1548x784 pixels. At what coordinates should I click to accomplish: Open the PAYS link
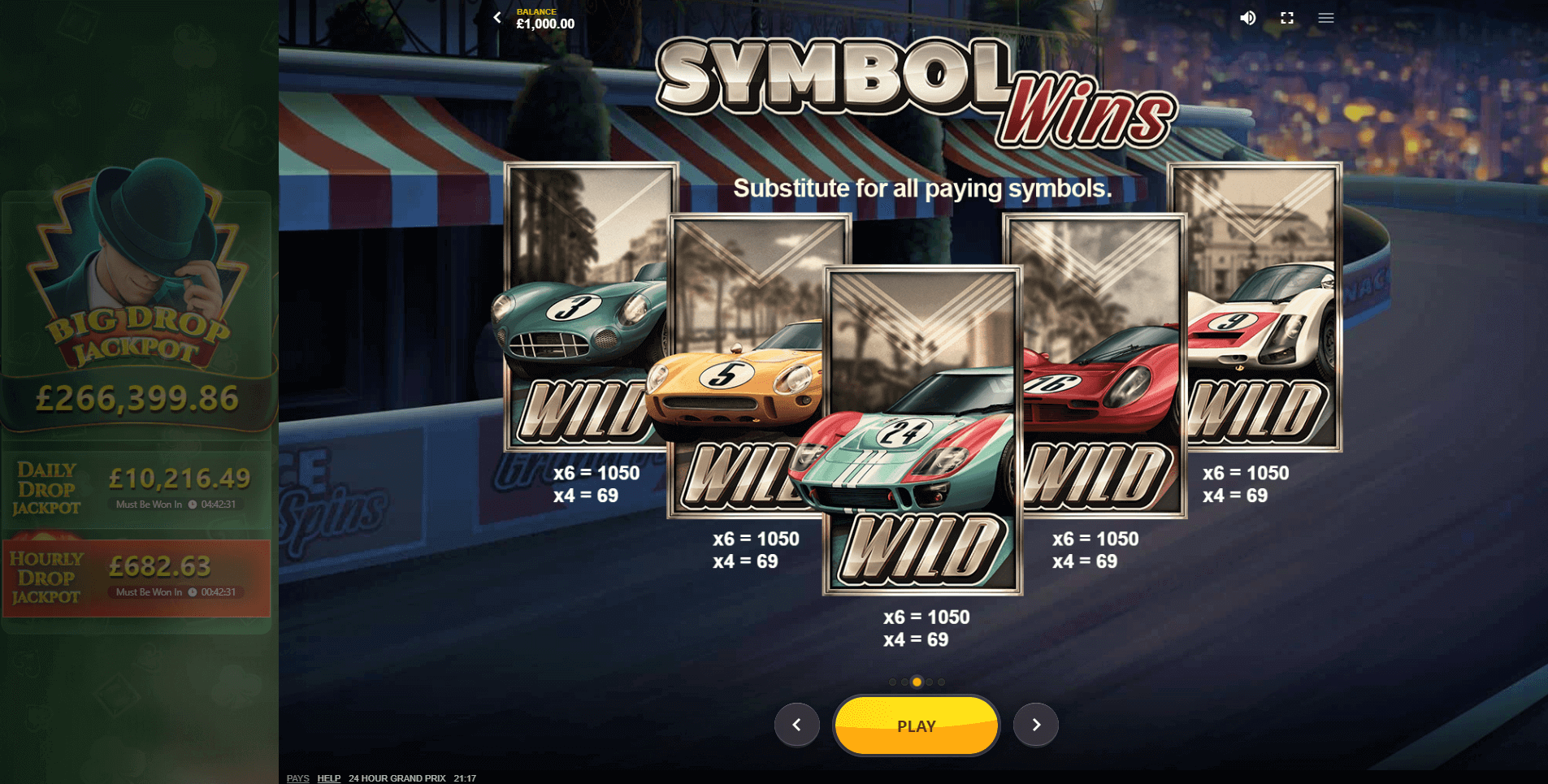297,778
